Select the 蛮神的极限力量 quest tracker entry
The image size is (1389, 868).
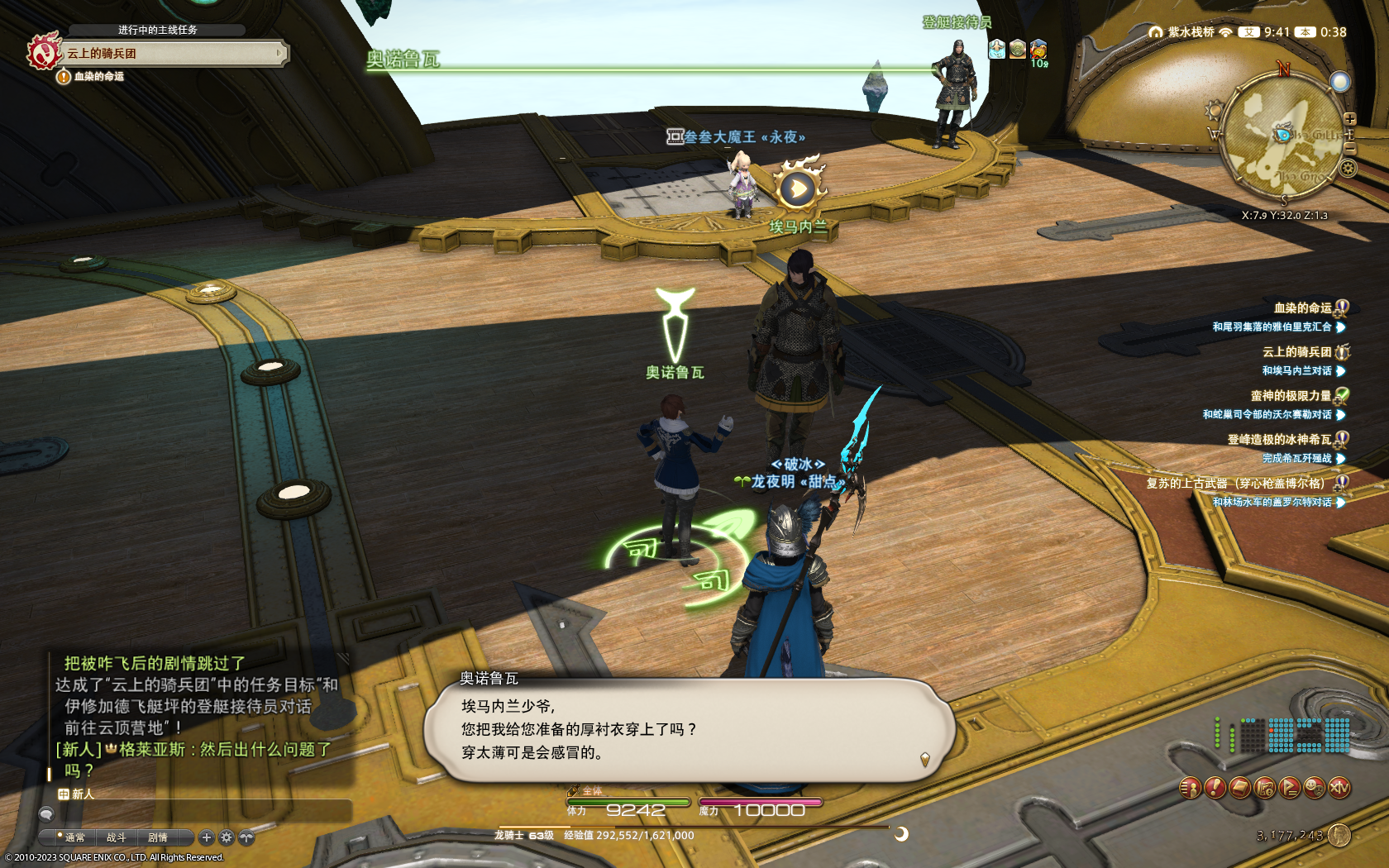(1291, 396)
